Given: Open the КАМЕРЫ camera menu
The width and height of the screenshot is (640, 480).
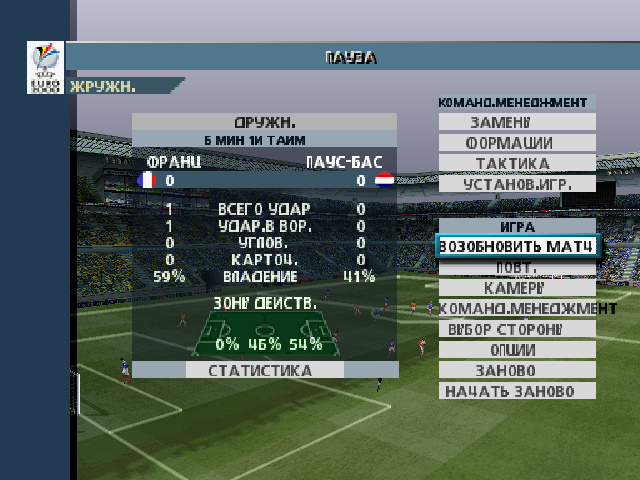Looking at the screenshot, I should coord(516,288).
